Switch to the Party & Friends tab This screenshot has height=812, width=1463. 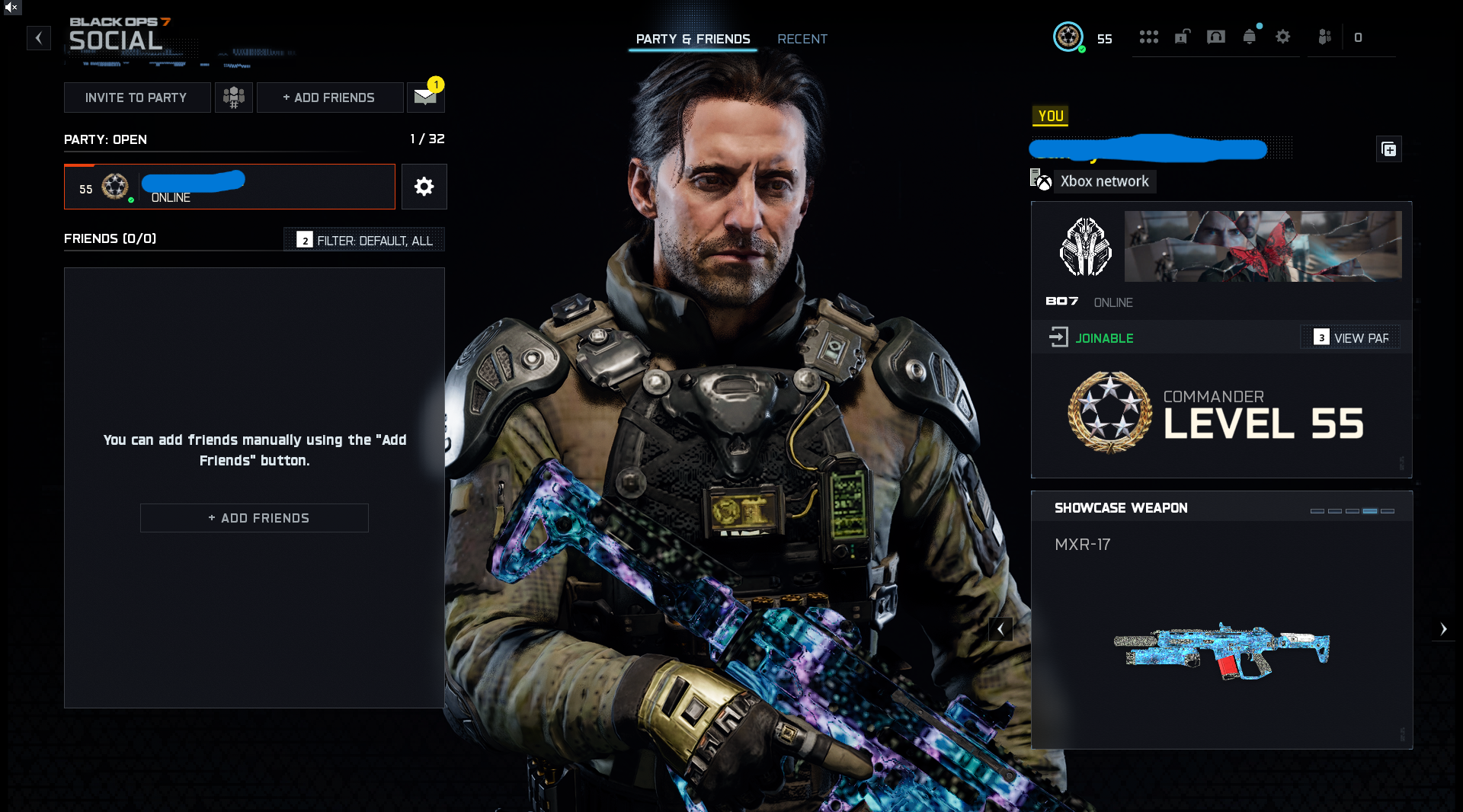tap(693, 39)
